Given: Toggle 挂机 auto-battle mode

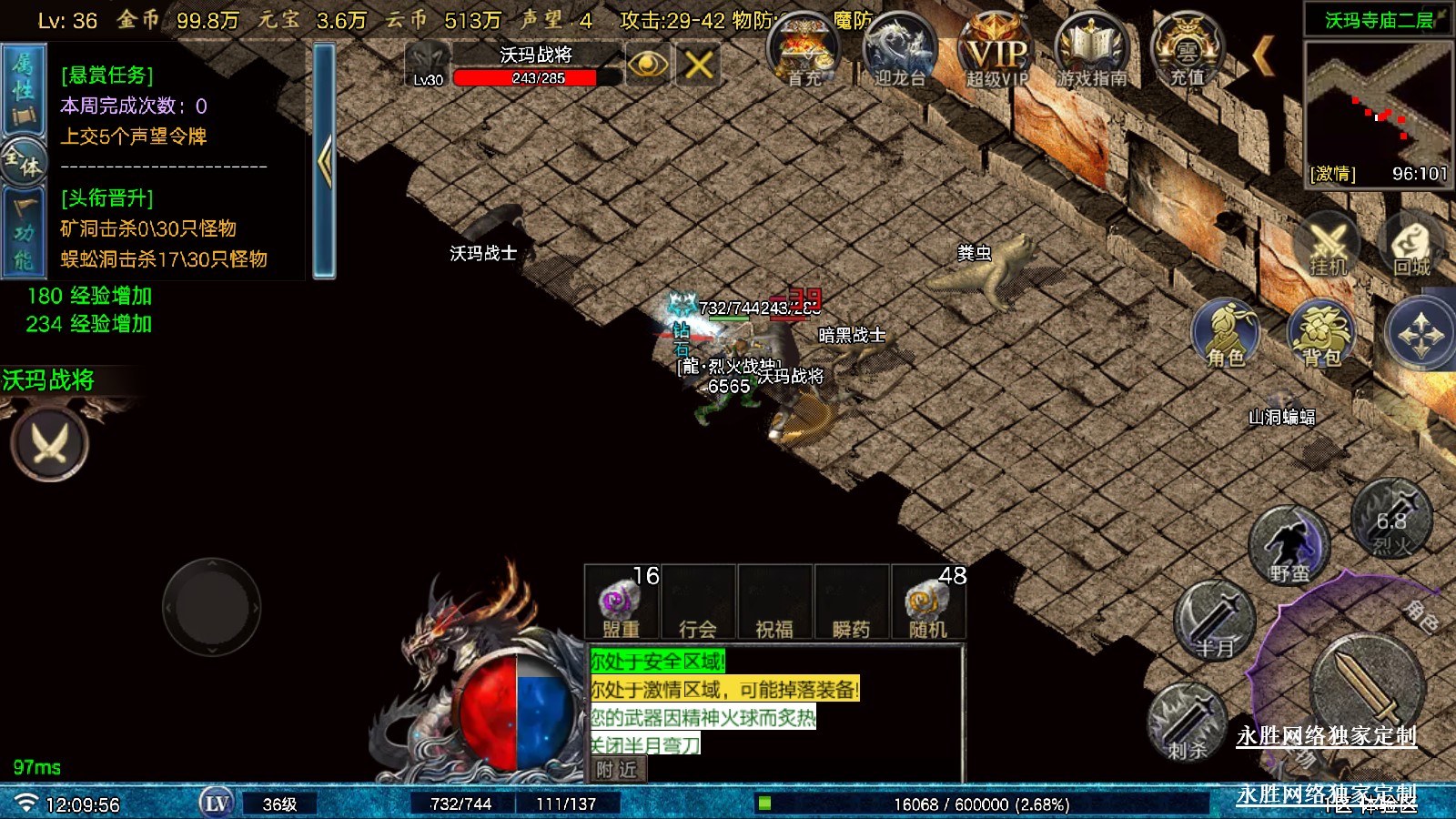Looking at the screenshot, I should point(1327,246).
